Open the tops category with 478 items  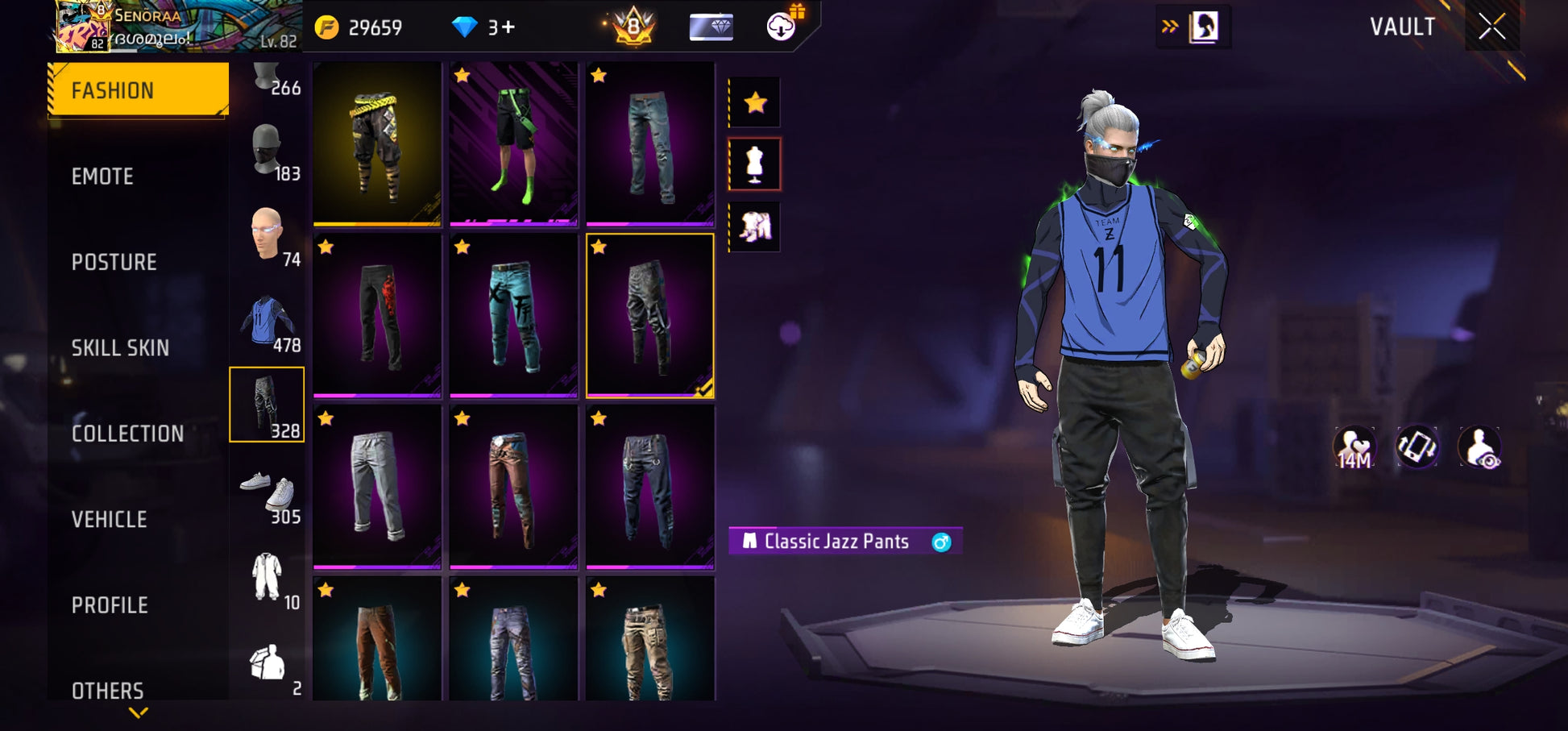268,322
